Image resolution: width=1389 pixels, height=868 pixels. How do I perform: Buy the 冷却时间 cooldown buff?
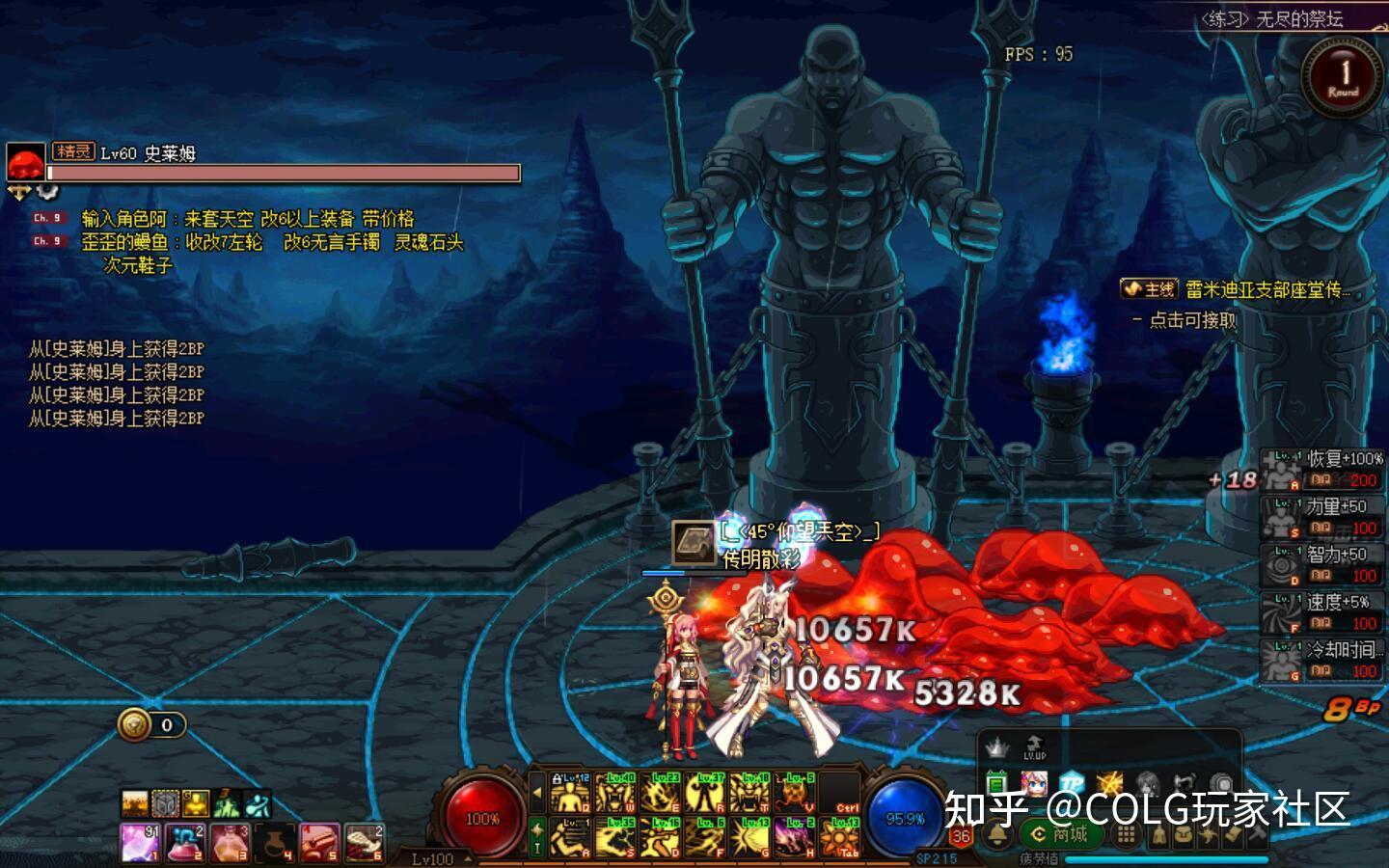(x=1321, y=660)
